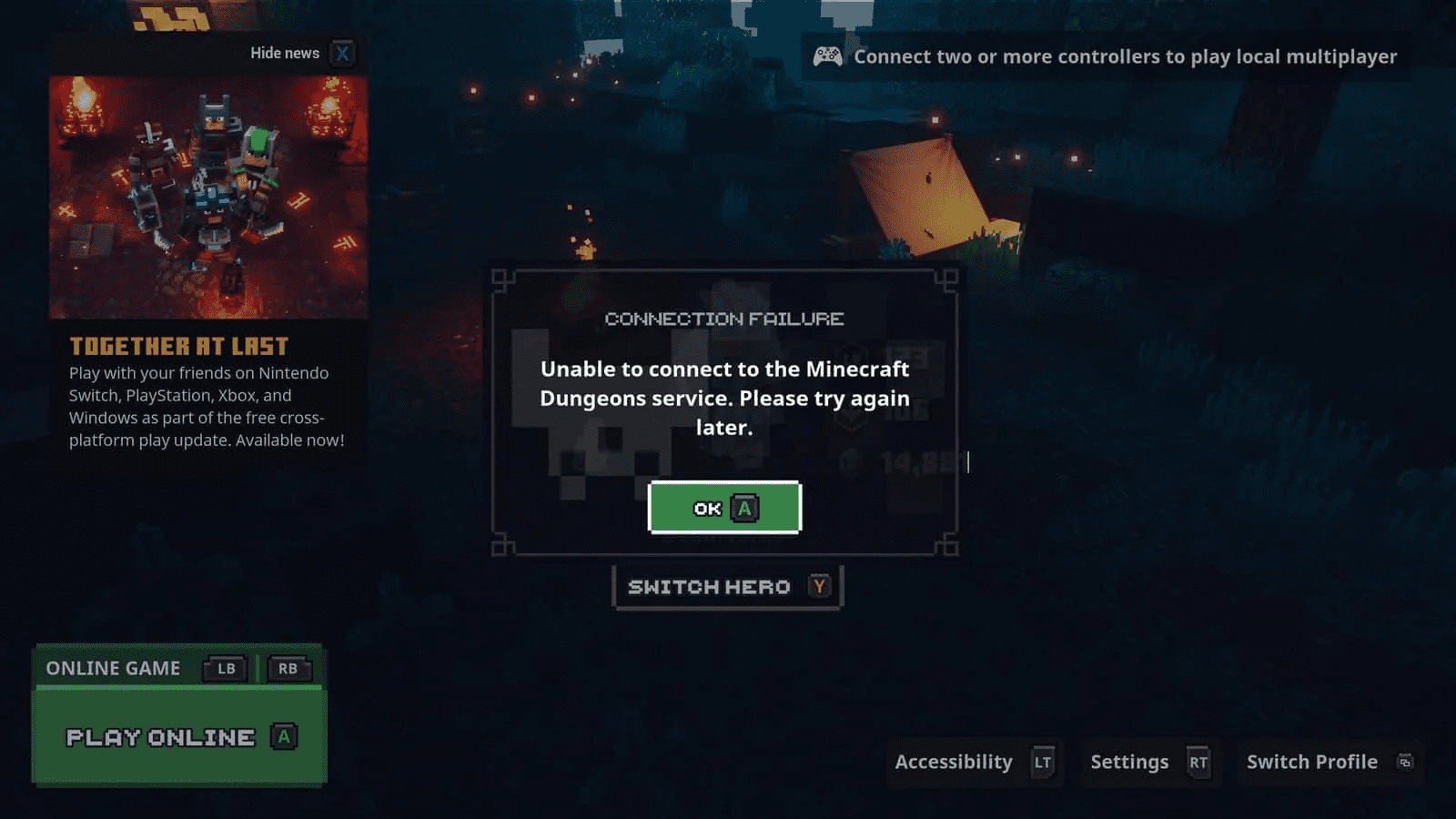Click the X button to hide news
This screenshot has width=1456, height=819.
[341, 54]
